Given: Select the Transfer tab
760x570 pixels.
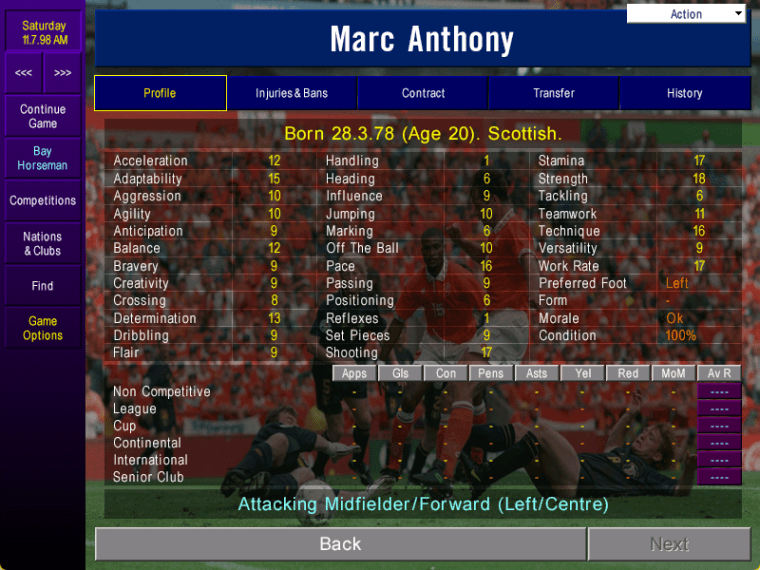Looking at the screenshot, I should (x=554, y=93).
